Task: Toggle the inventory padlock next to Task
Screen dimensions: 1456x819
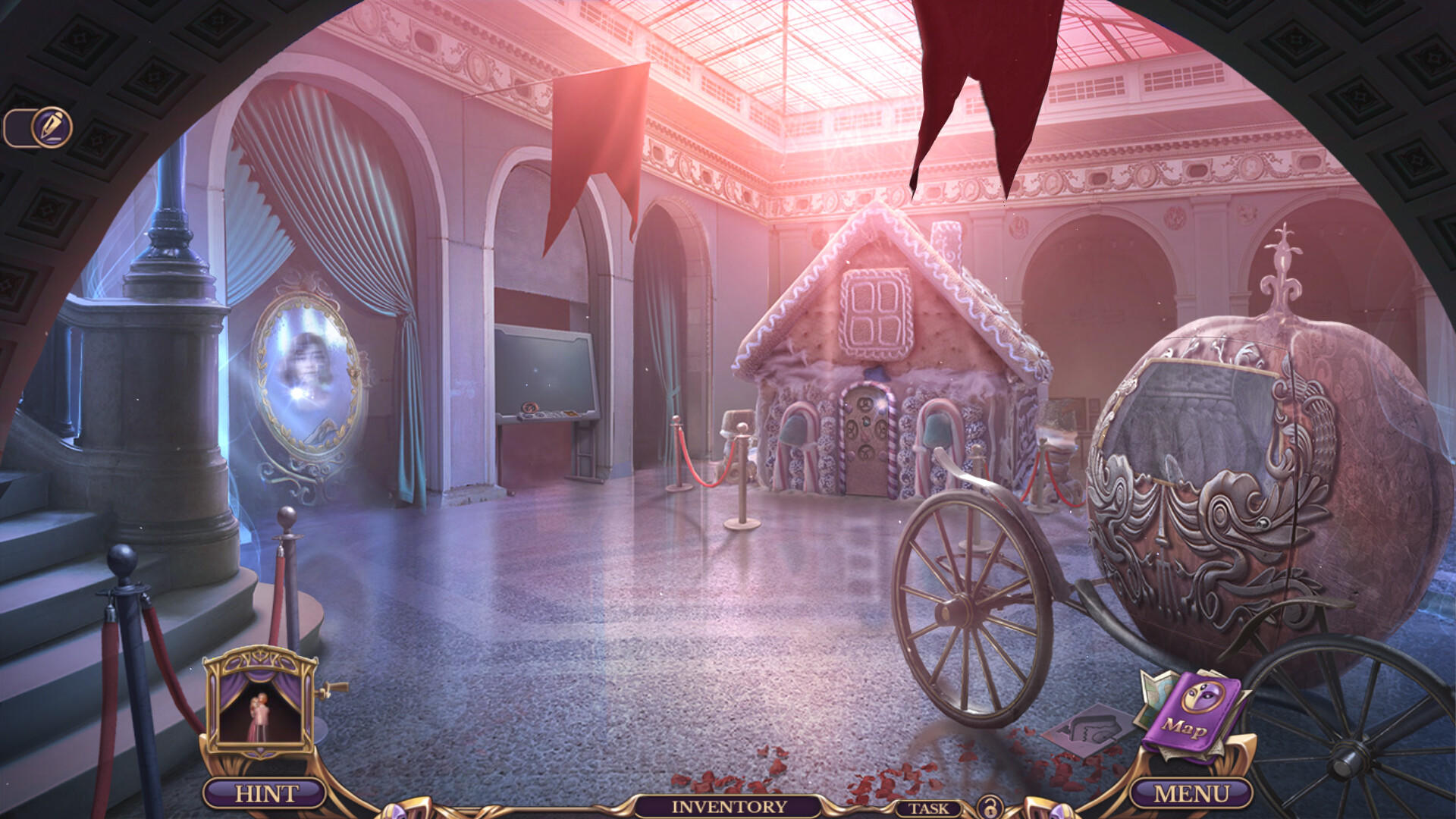Action: 990,809
